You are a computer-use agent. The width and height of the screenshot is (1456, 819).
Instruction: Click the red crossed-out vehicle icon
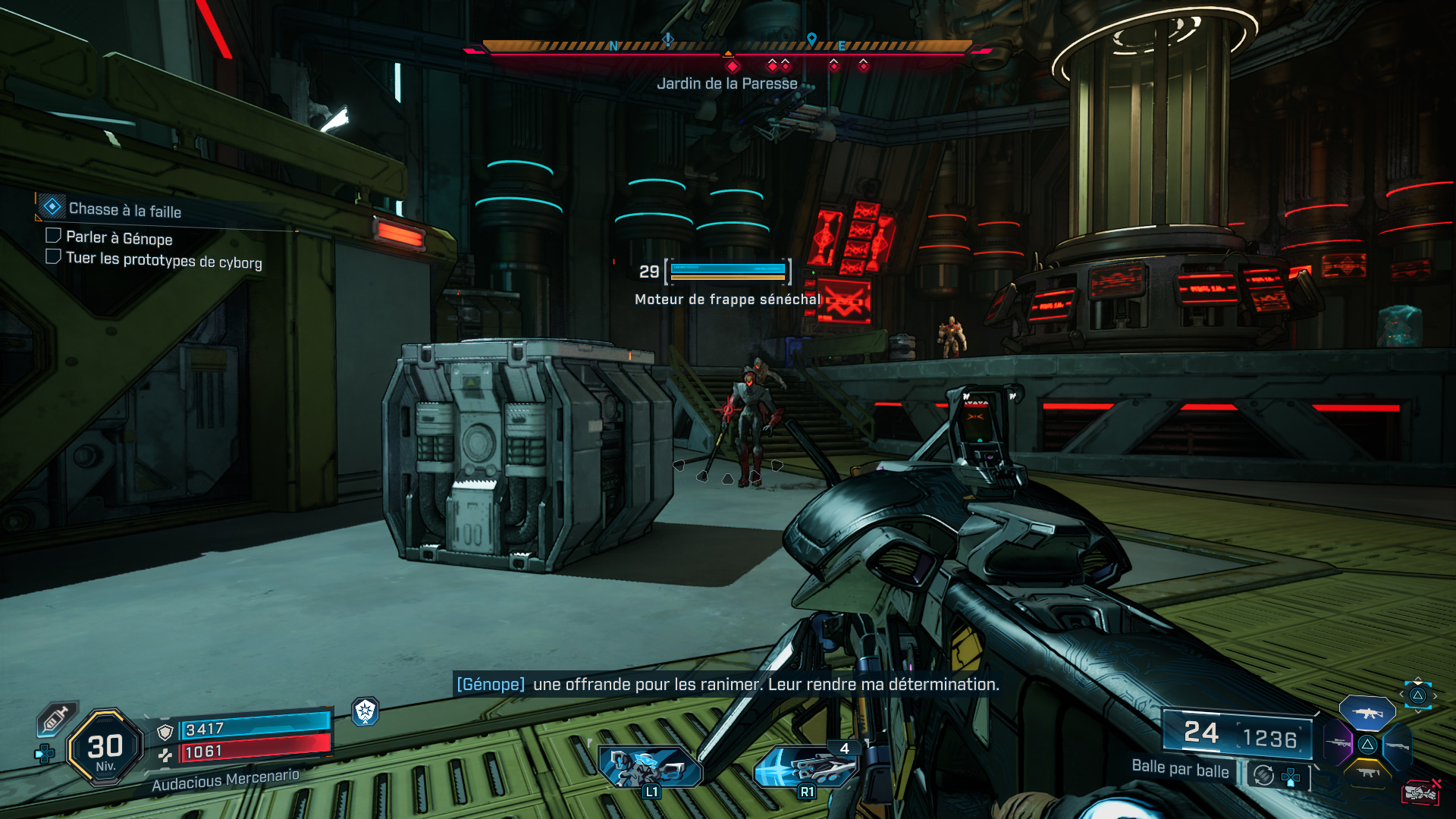[x=1420, y=792]
